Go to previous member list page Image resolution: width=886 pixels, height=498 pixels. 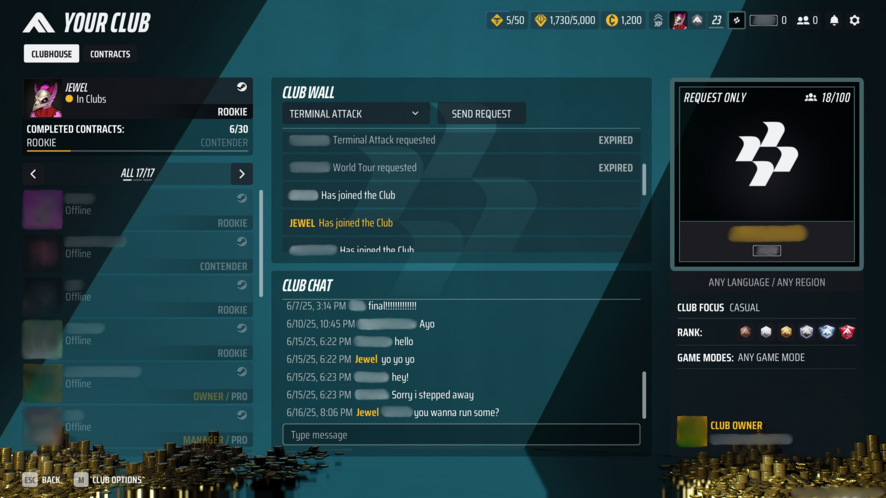coord(34,174)
